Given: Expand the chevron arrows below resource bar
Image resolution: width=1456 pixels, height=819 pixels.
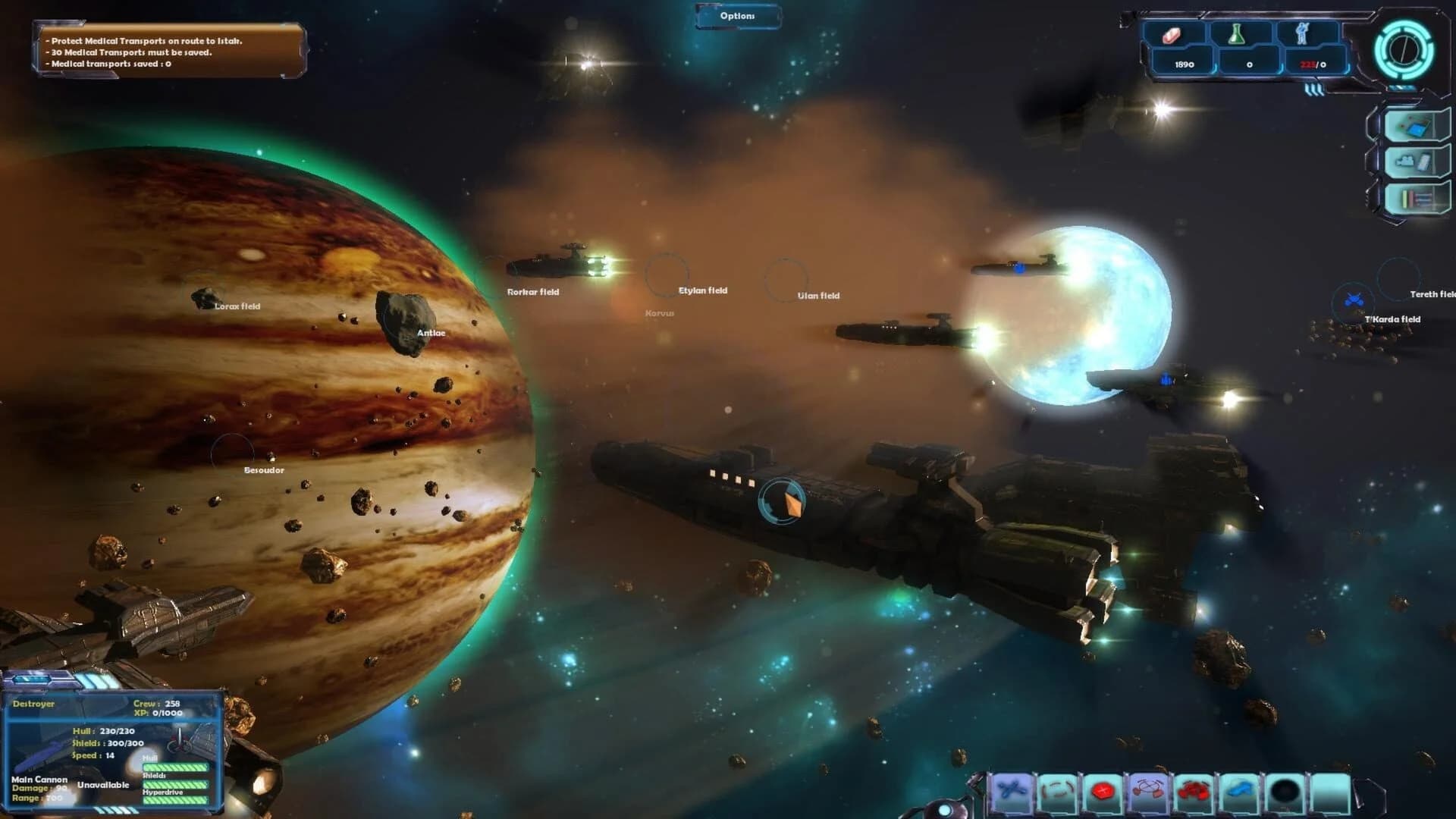Looking at the screenshot, I should click(x=1315, y=89).
